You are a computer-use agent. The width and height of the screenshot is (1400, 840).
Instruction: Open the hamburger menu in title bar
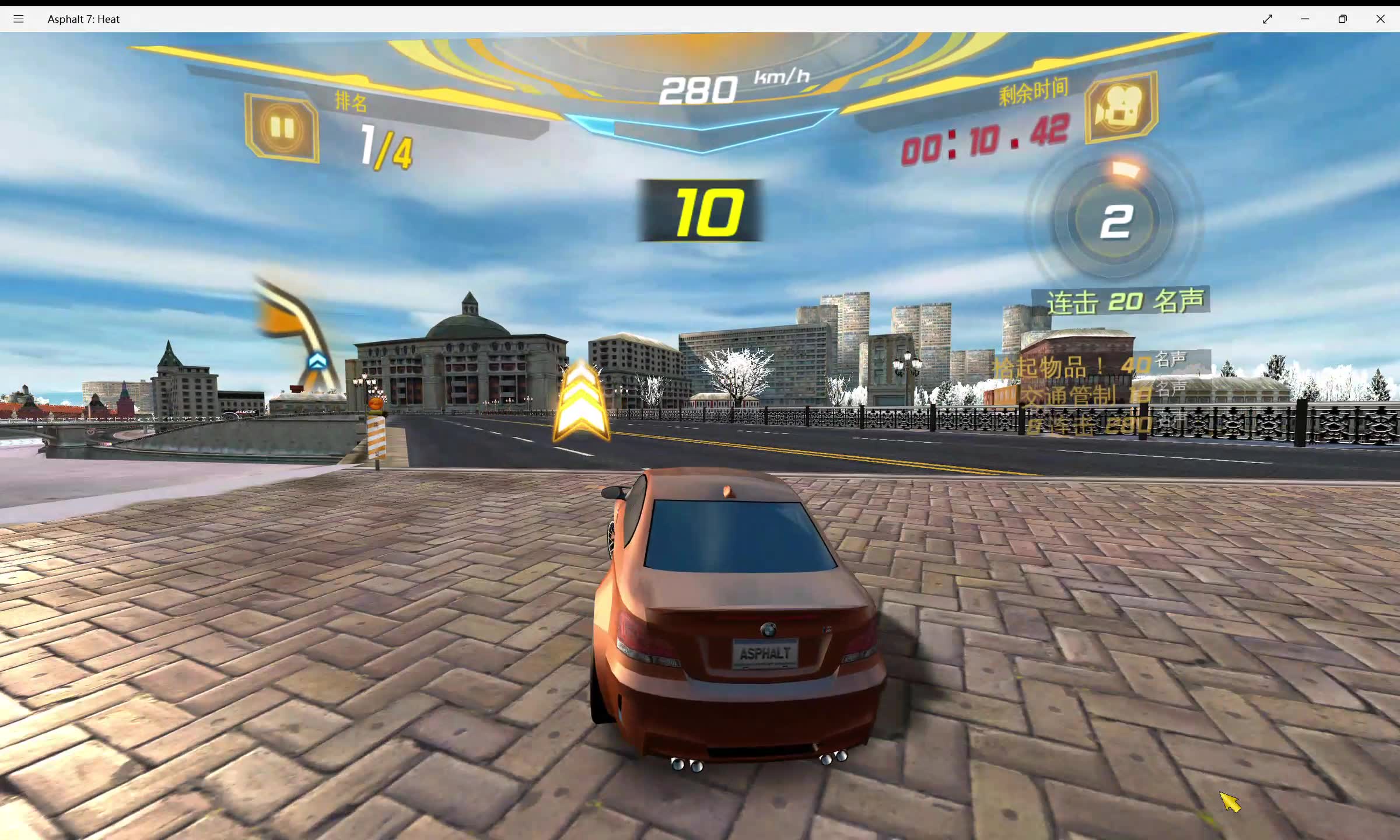[19, 19]
